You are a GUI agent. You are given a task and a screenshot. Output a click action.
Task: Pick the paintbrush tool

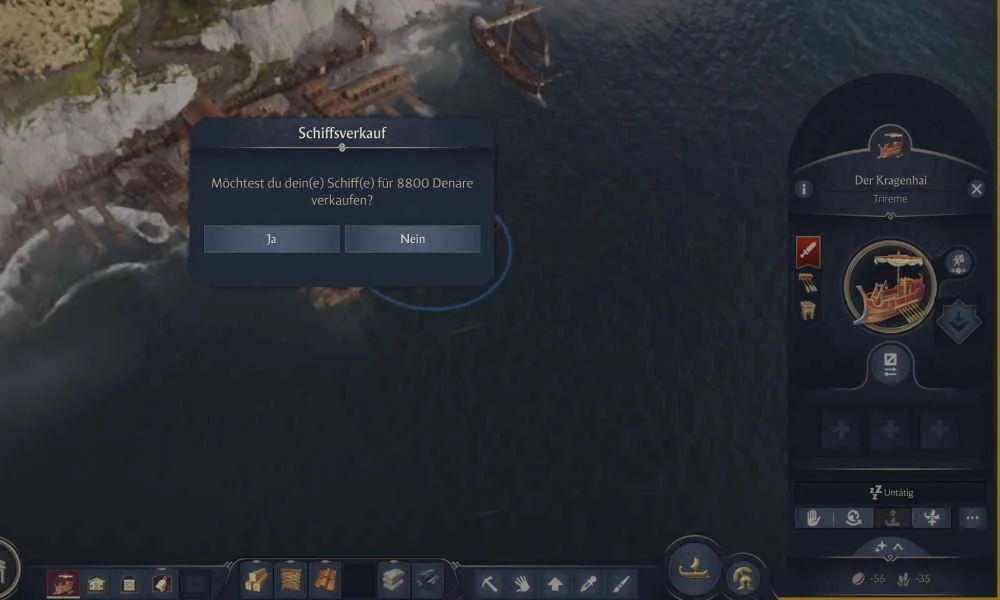620,583
